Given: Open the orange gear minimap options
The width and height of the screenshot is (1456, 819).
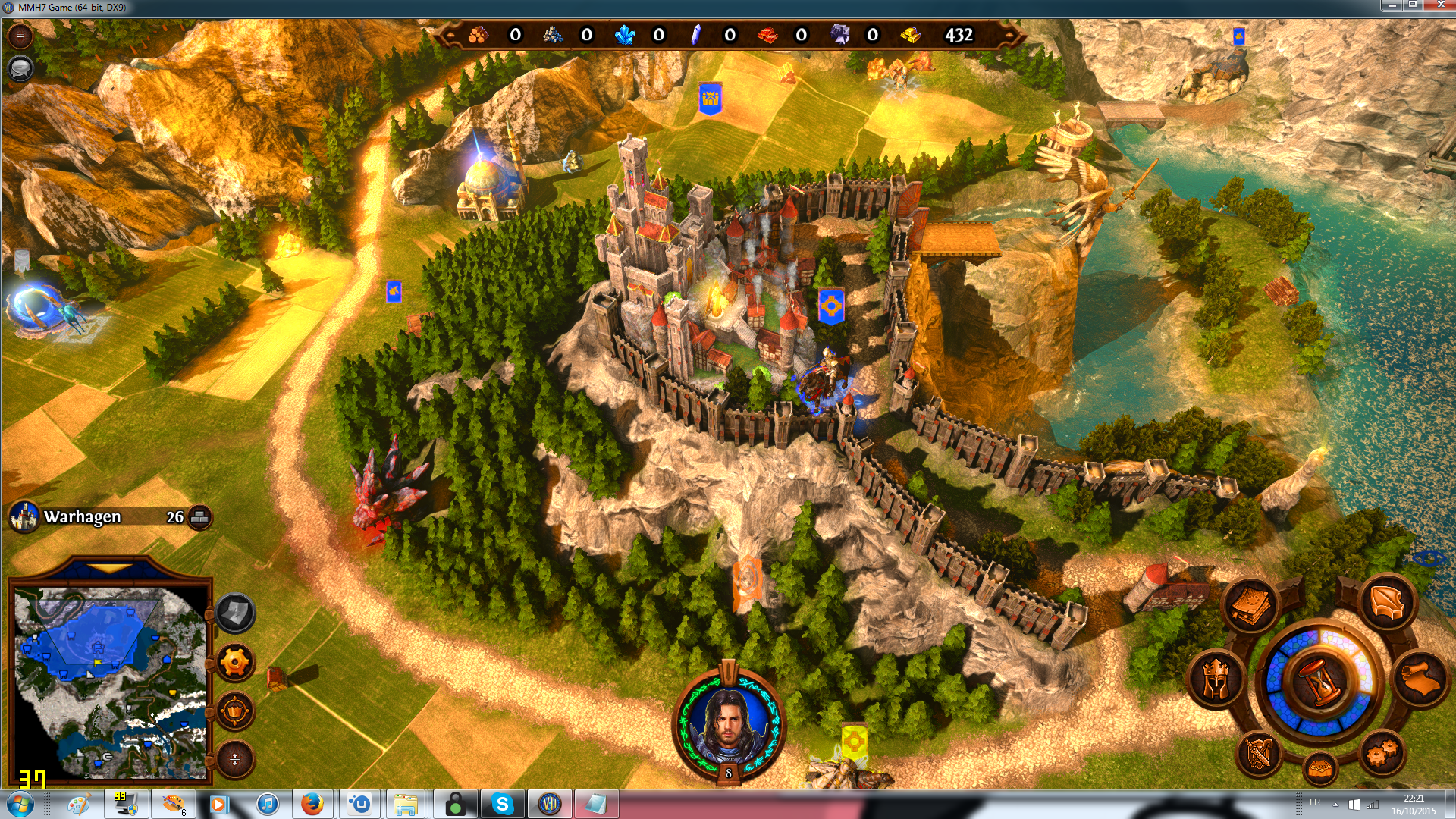Looking at the screenshot, I should 235,663.
